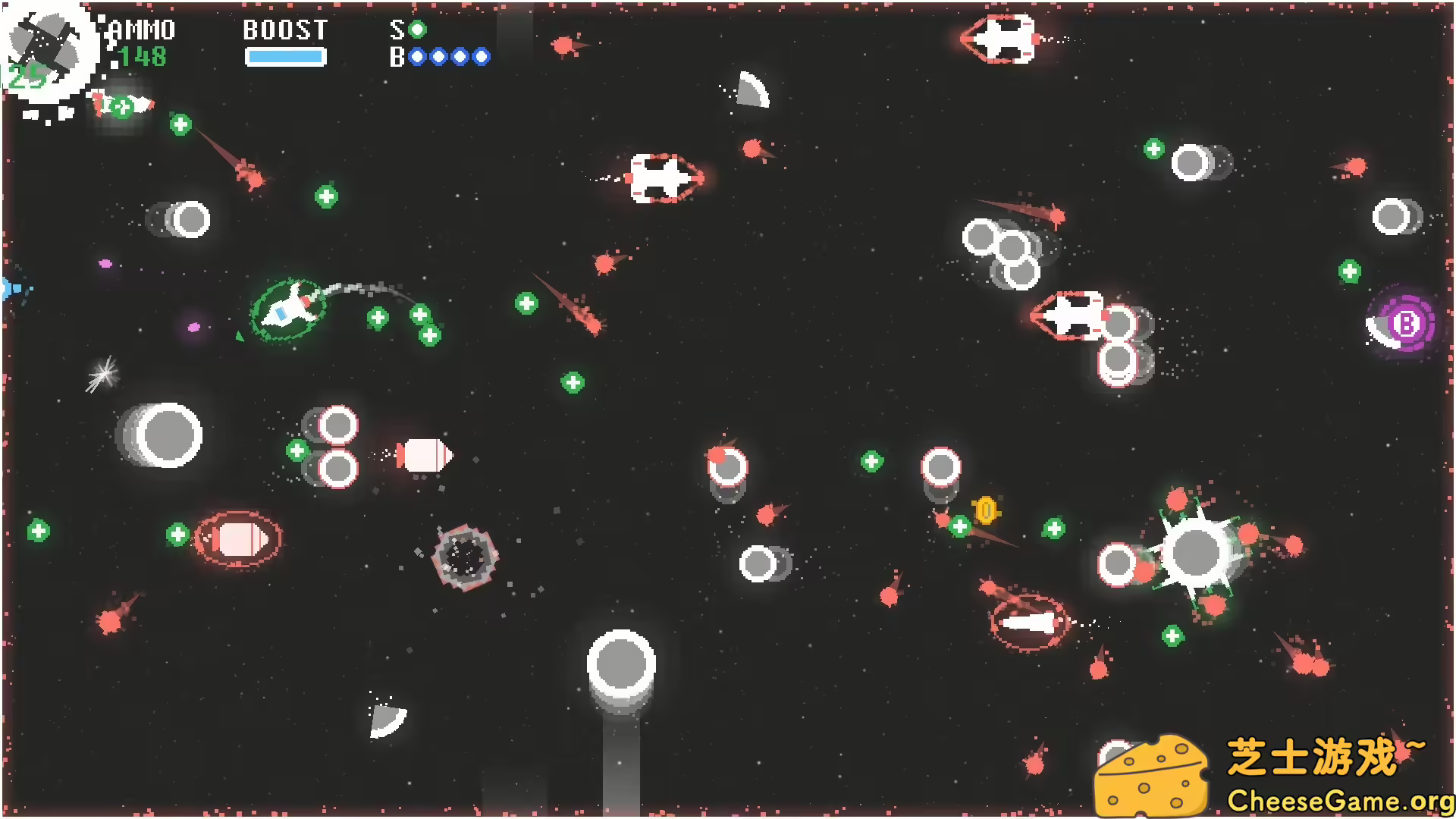1456x819 pixels.
Task: Select the AMMO HUD label
Action: (140, 30)
